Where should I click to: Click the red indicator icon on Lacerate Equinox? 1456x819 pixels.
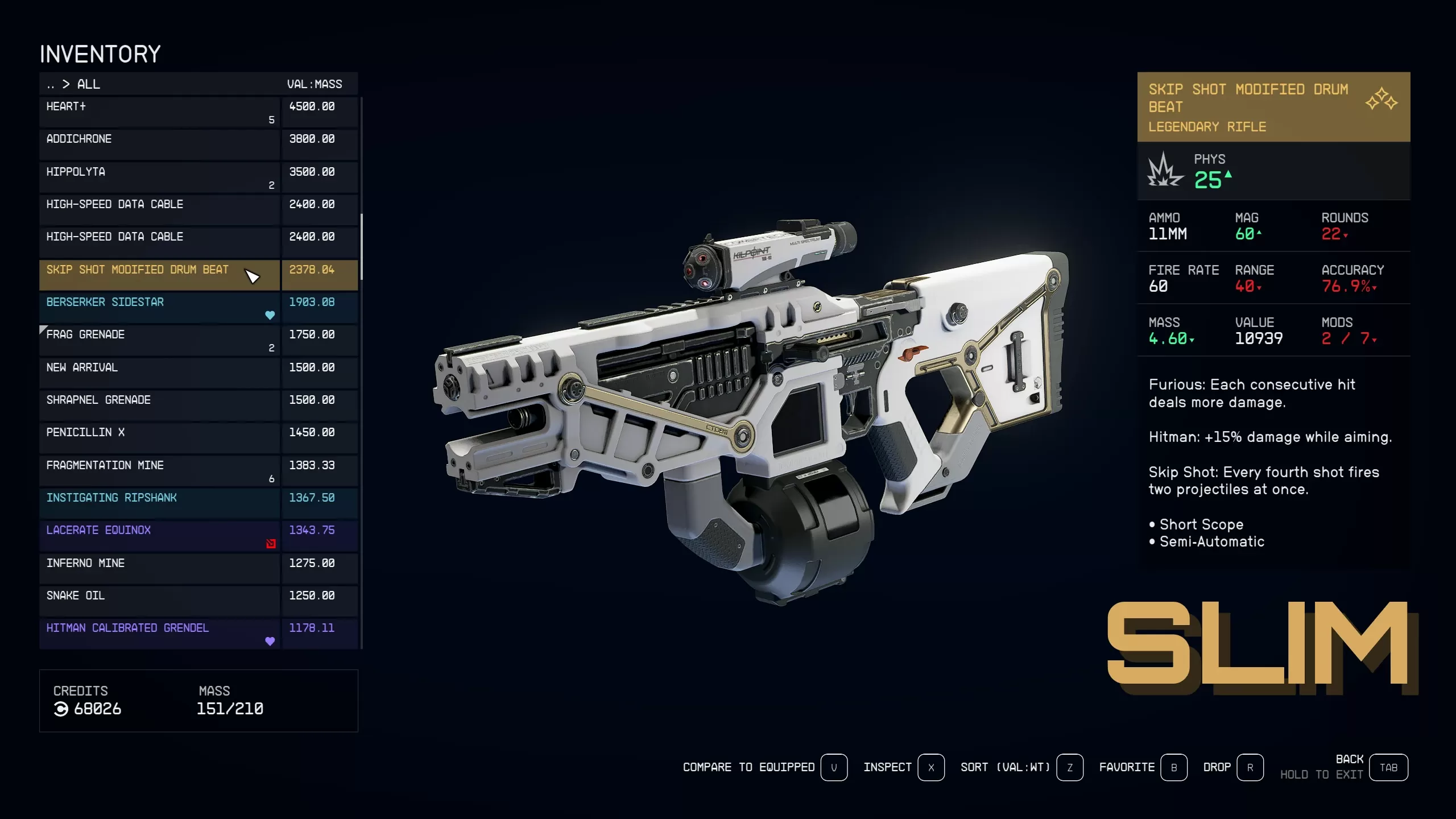(x=270, y=544)
